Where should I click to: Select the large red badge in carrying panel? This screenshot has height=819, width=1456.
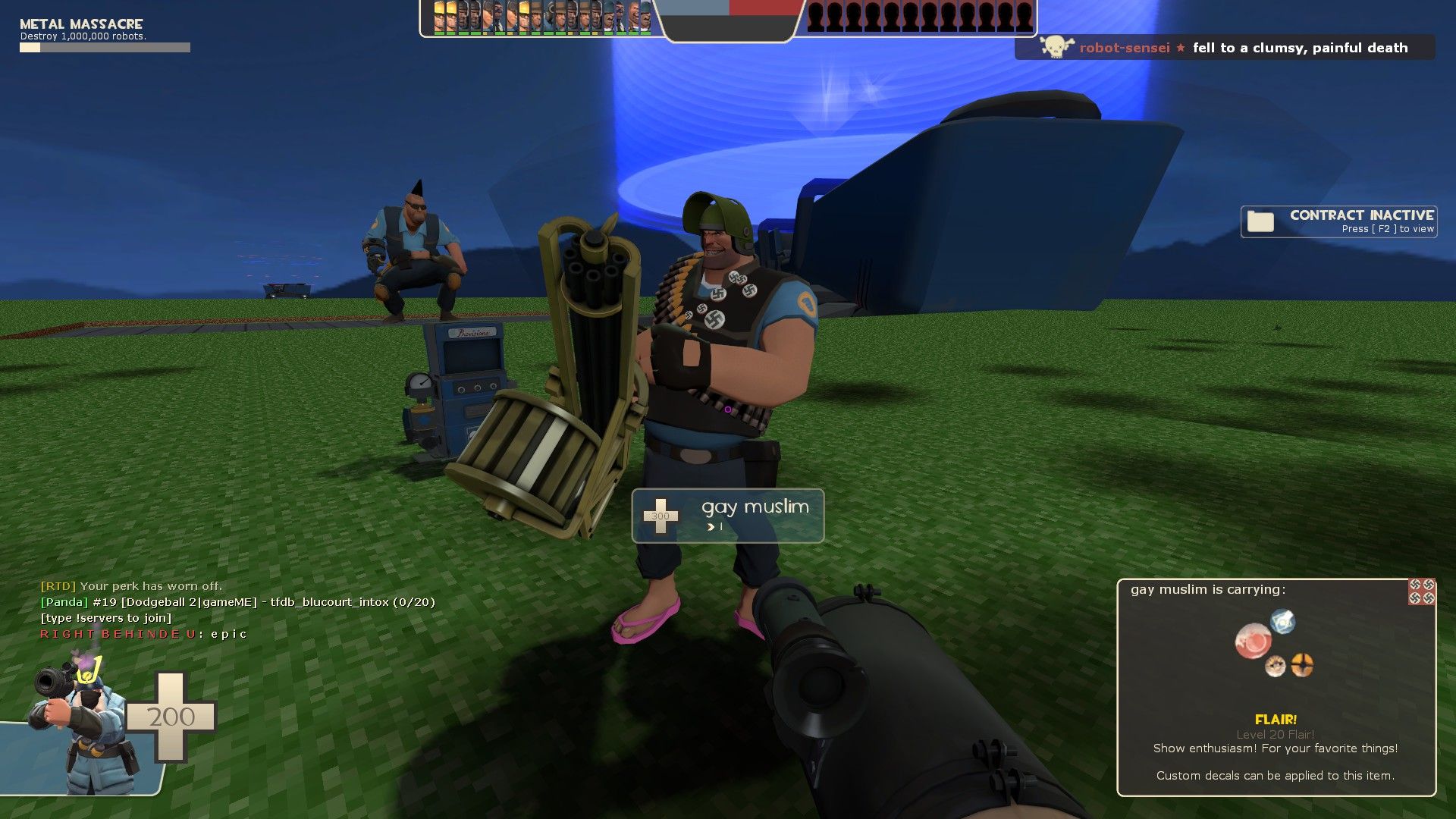[1254, 641]
